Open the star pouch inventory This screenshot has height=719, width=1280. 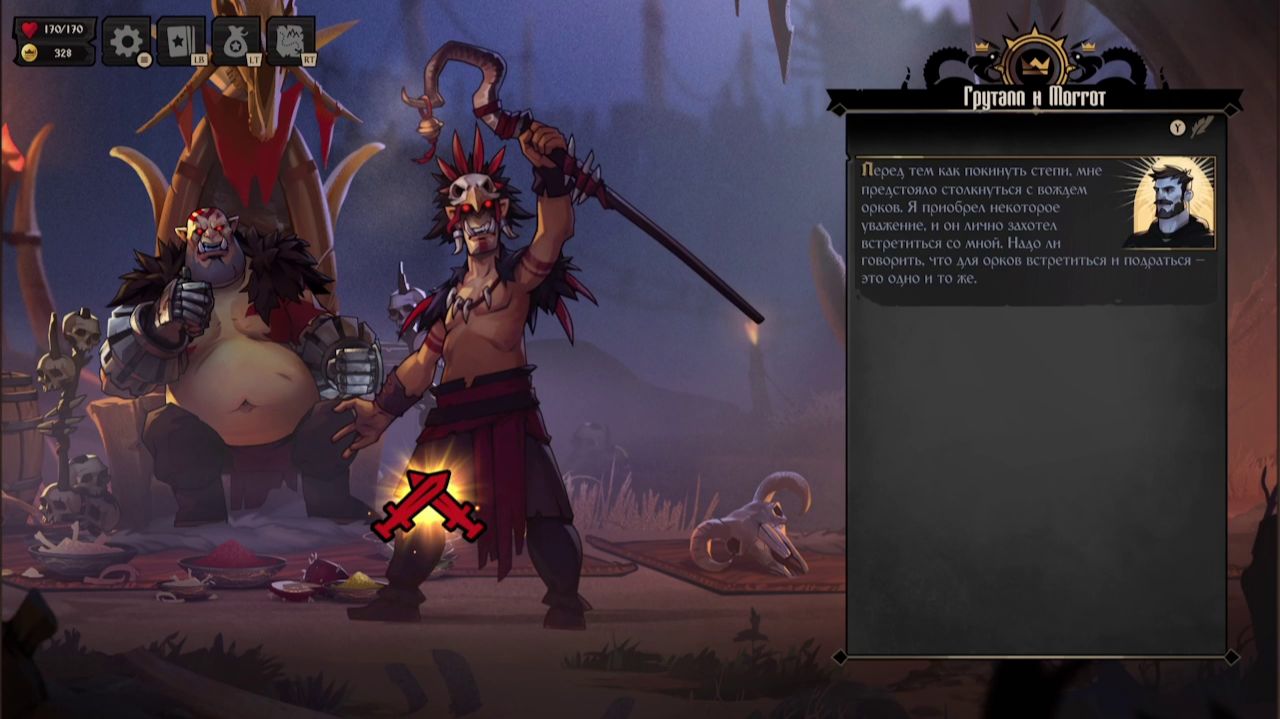pyautogui.click(x=236, y=42)
